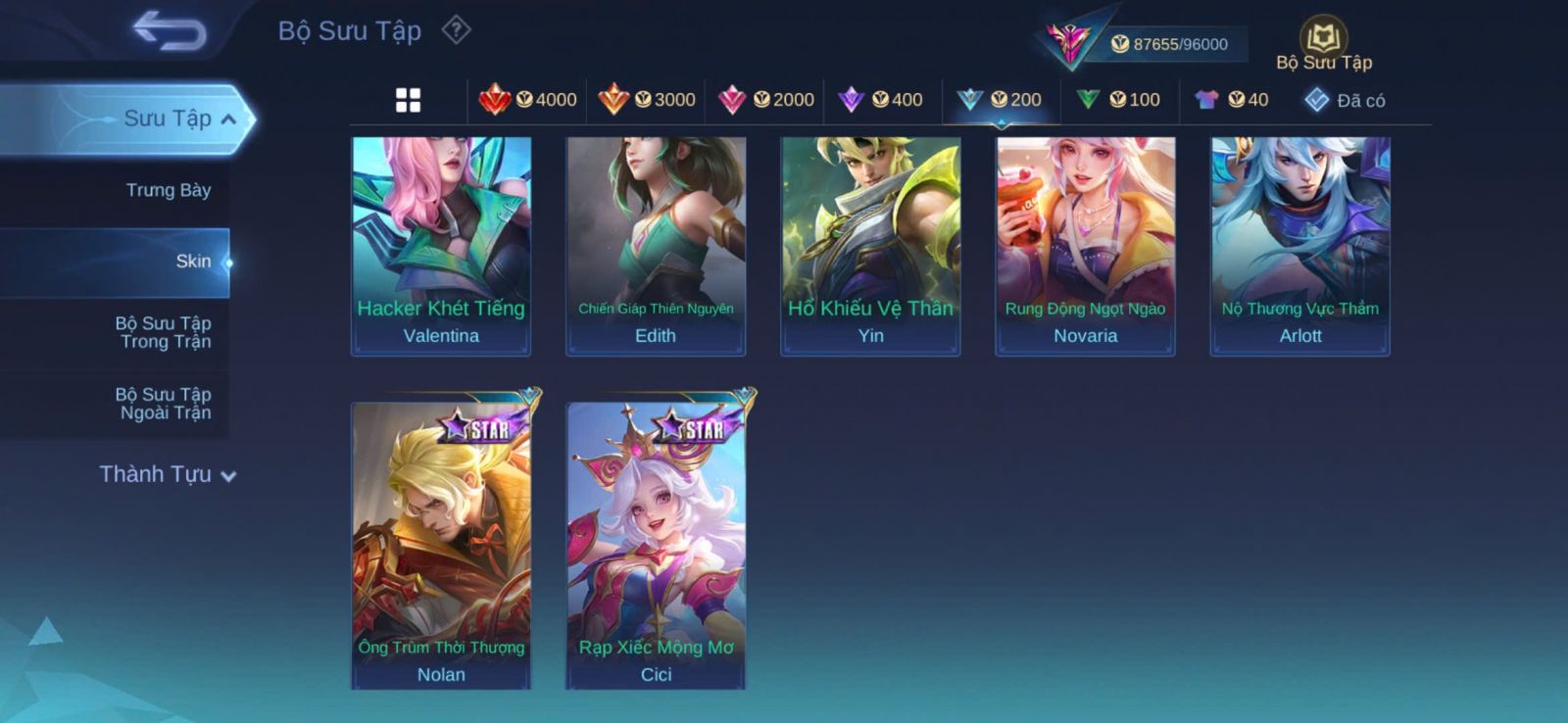Viewport: 1568px width, 723px height.
Task: Select the 100 points tier tab
Action: [x=1118, y=100]
